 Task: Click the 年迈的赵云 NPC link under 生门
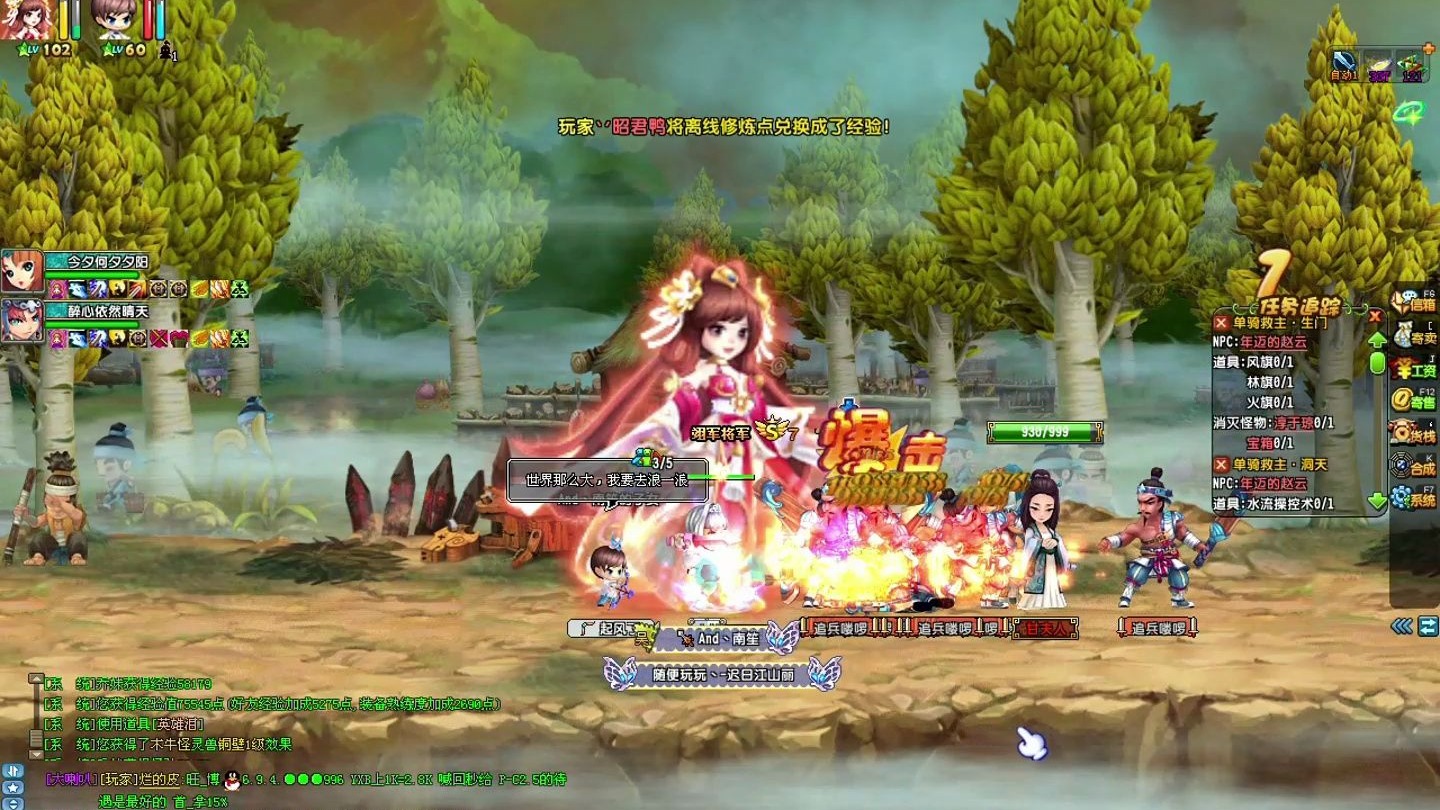tap(1273, 342)
